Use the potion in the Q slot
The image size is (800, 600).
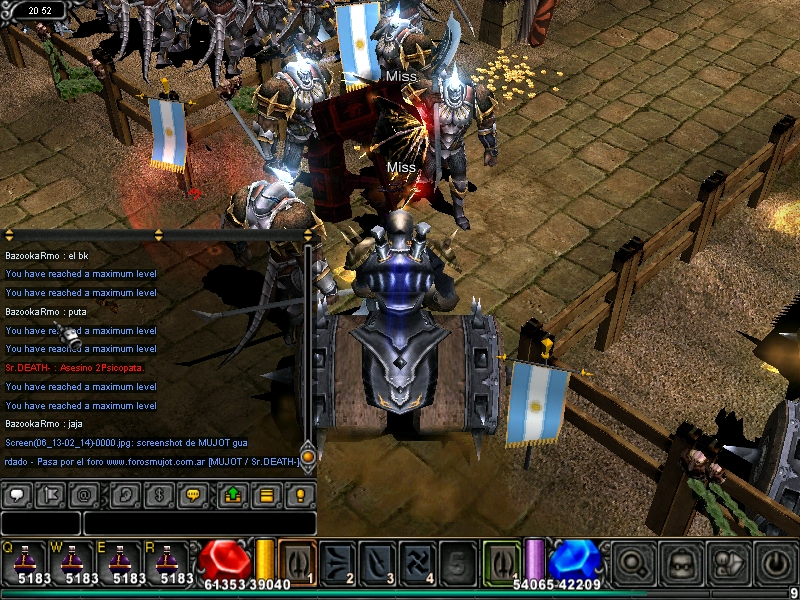(25, 562)
